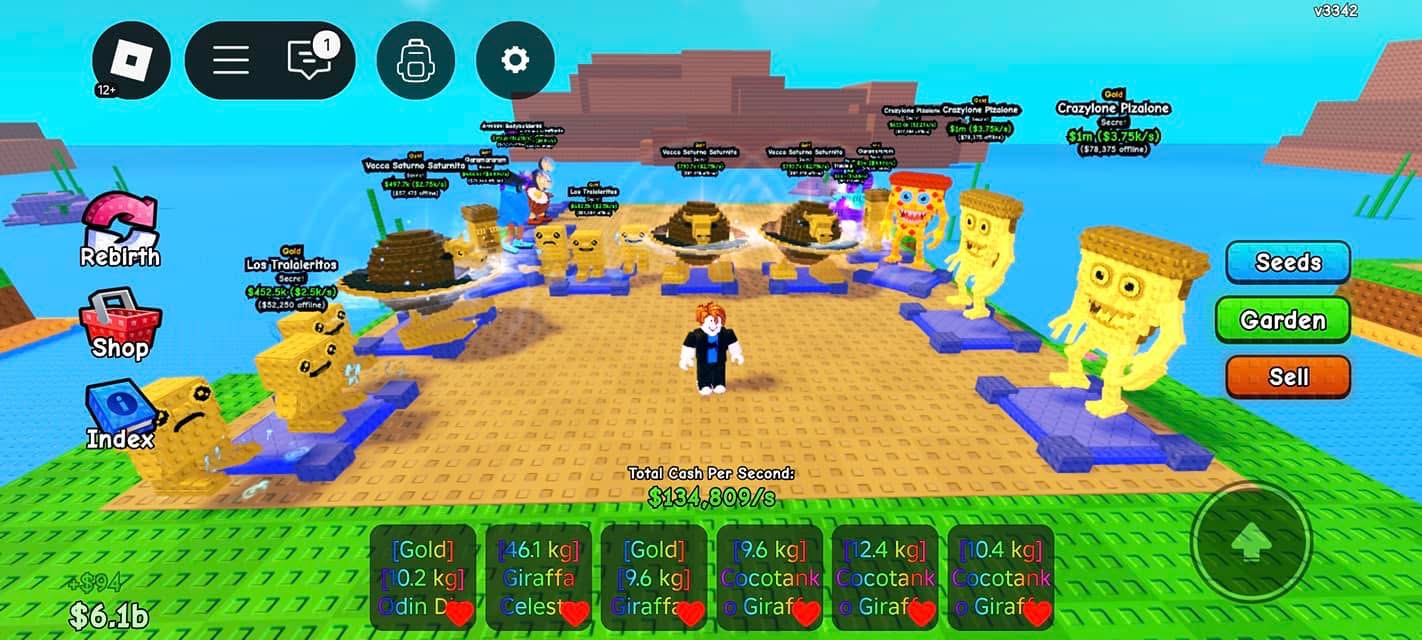Open the Shop basket icon
This screenshot has width=1422, height=640.
[x=120, y=323]
